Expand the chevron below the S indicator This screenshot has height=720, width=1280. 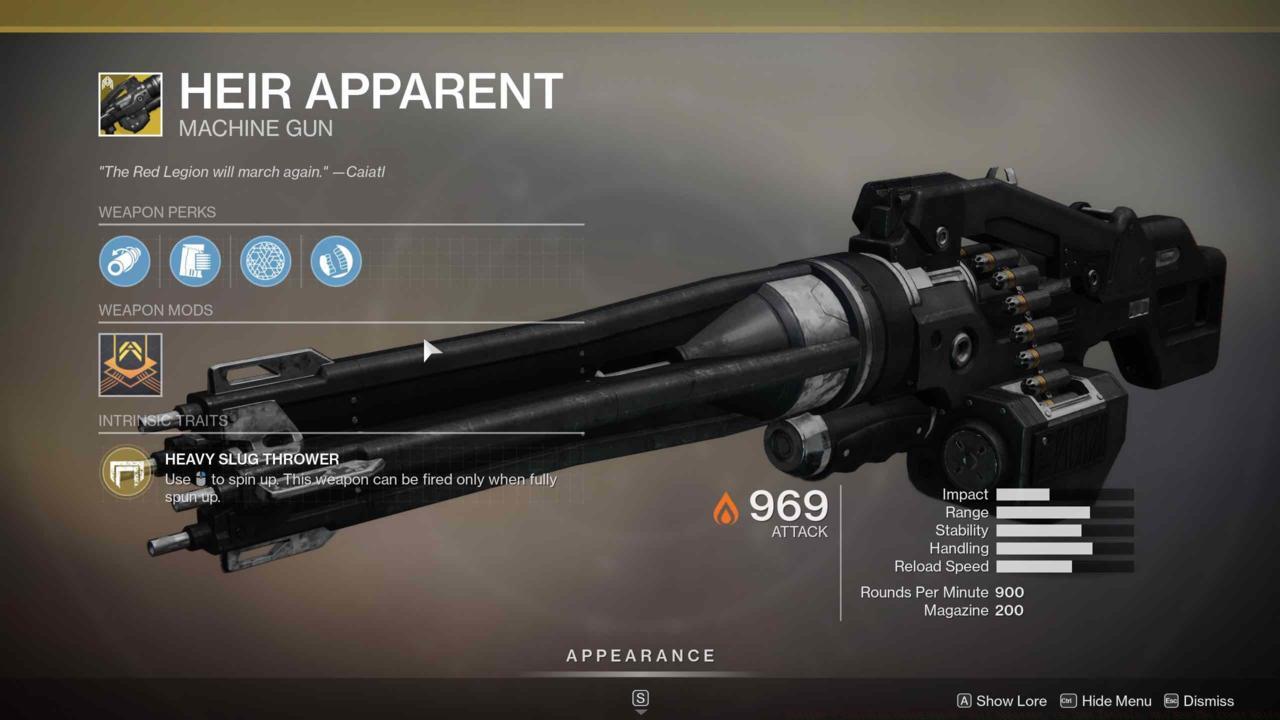pyautogui.click(x=640, y=713)
